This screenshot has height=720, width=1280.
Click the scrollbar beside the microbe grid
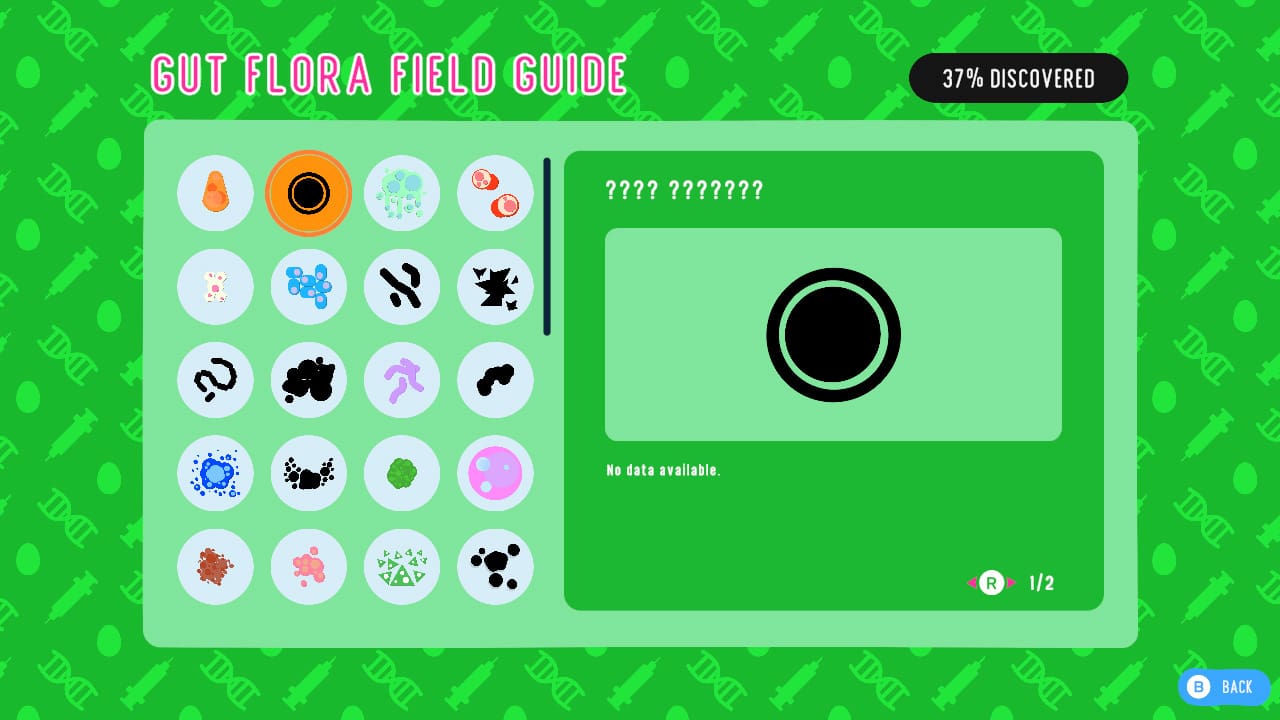point(547,245)
